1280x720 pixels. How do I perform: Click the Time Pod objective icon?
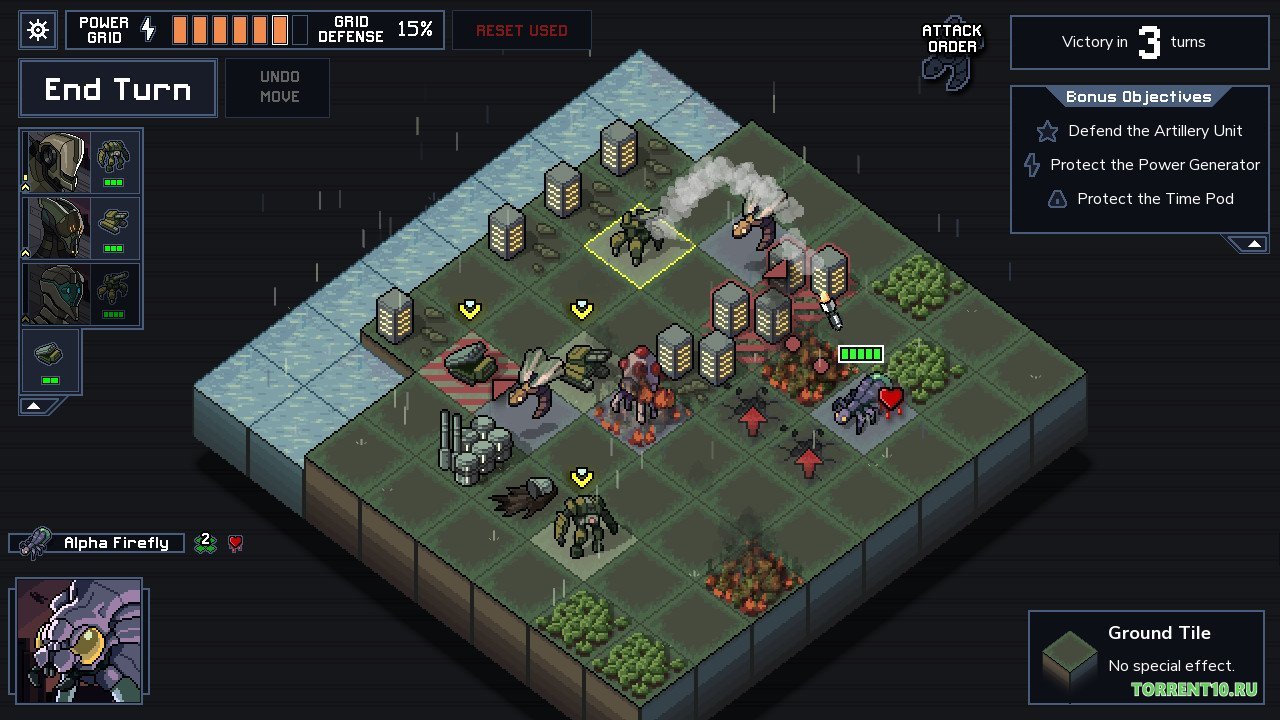point(1057,199)
